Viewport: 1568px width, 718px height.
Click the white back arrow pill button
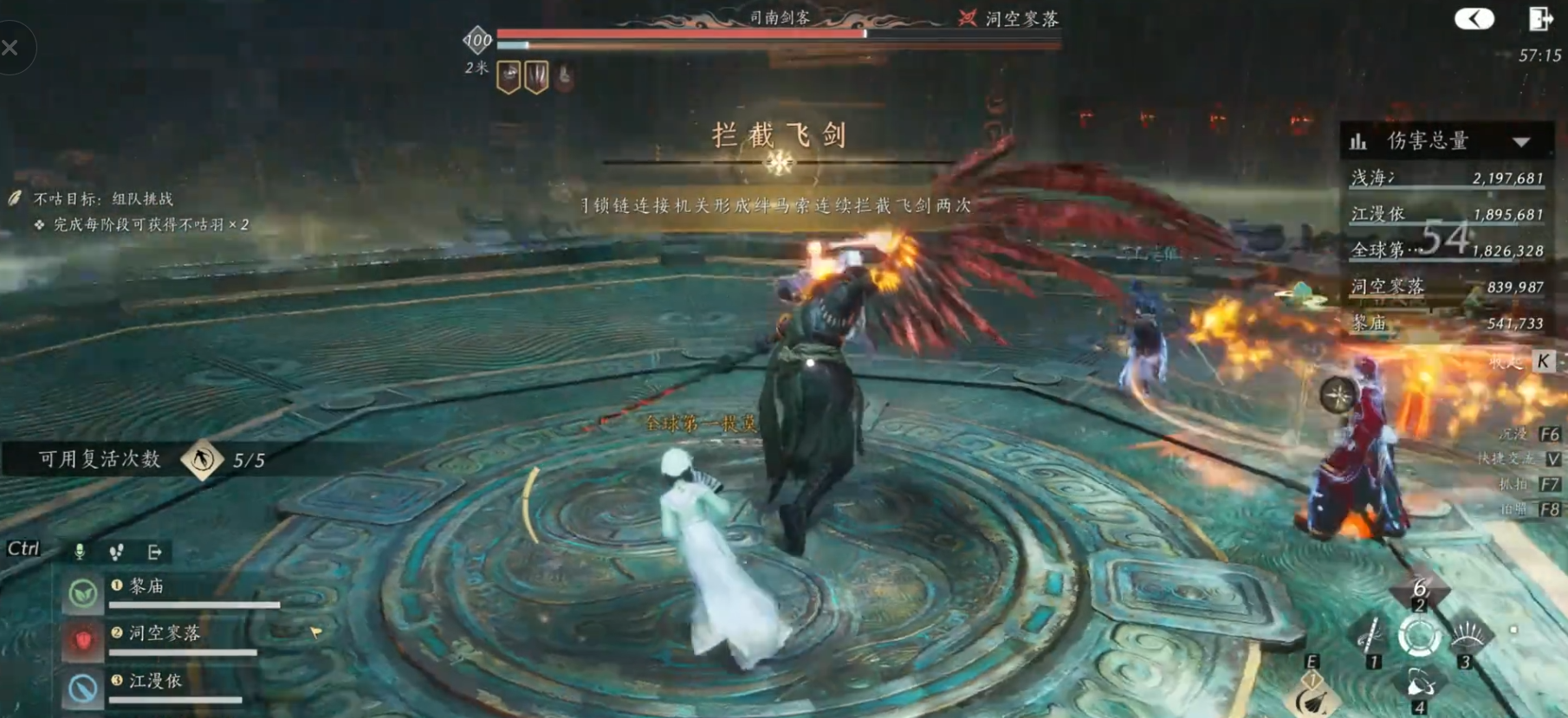1474,18
